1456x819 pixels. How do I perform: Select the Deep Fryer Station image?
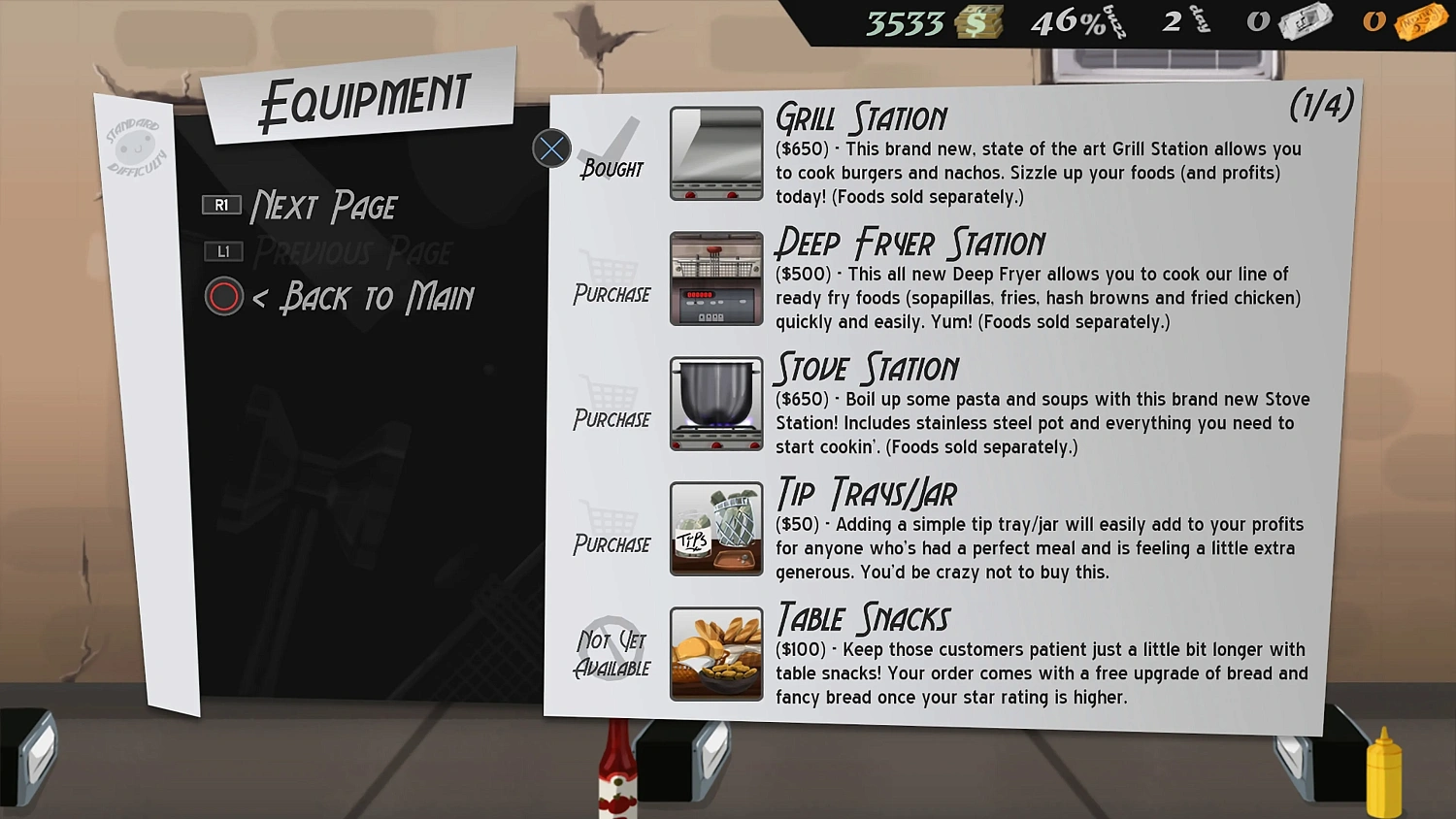point(715,278)
